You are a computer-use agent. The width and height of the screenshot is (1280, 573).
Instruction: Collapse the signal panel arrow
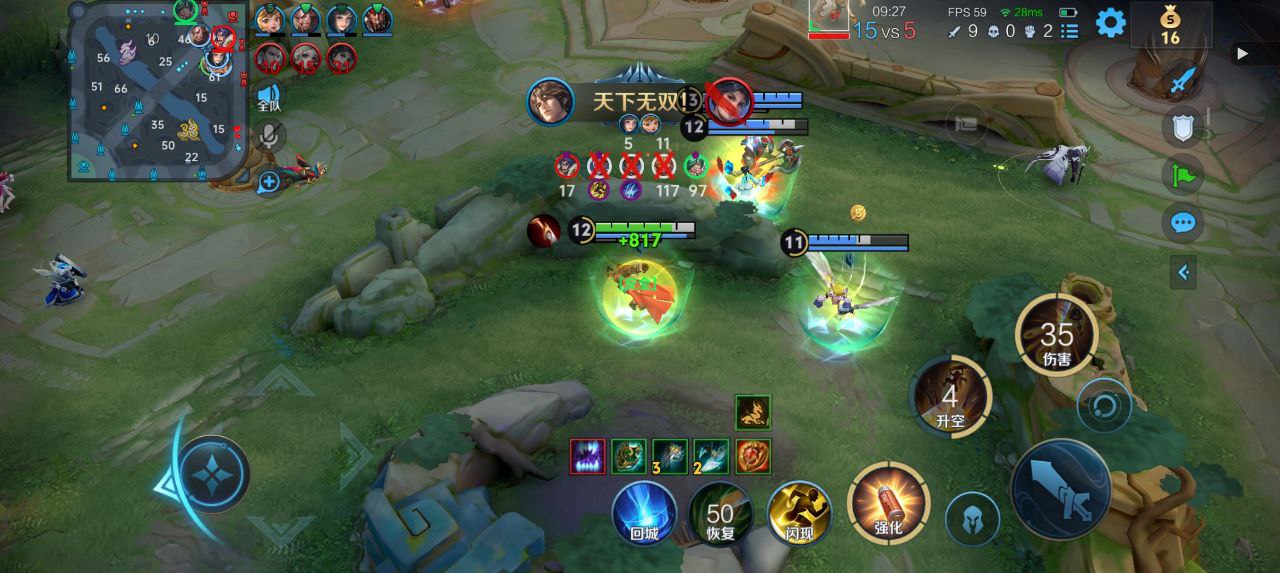[1183, 271]
